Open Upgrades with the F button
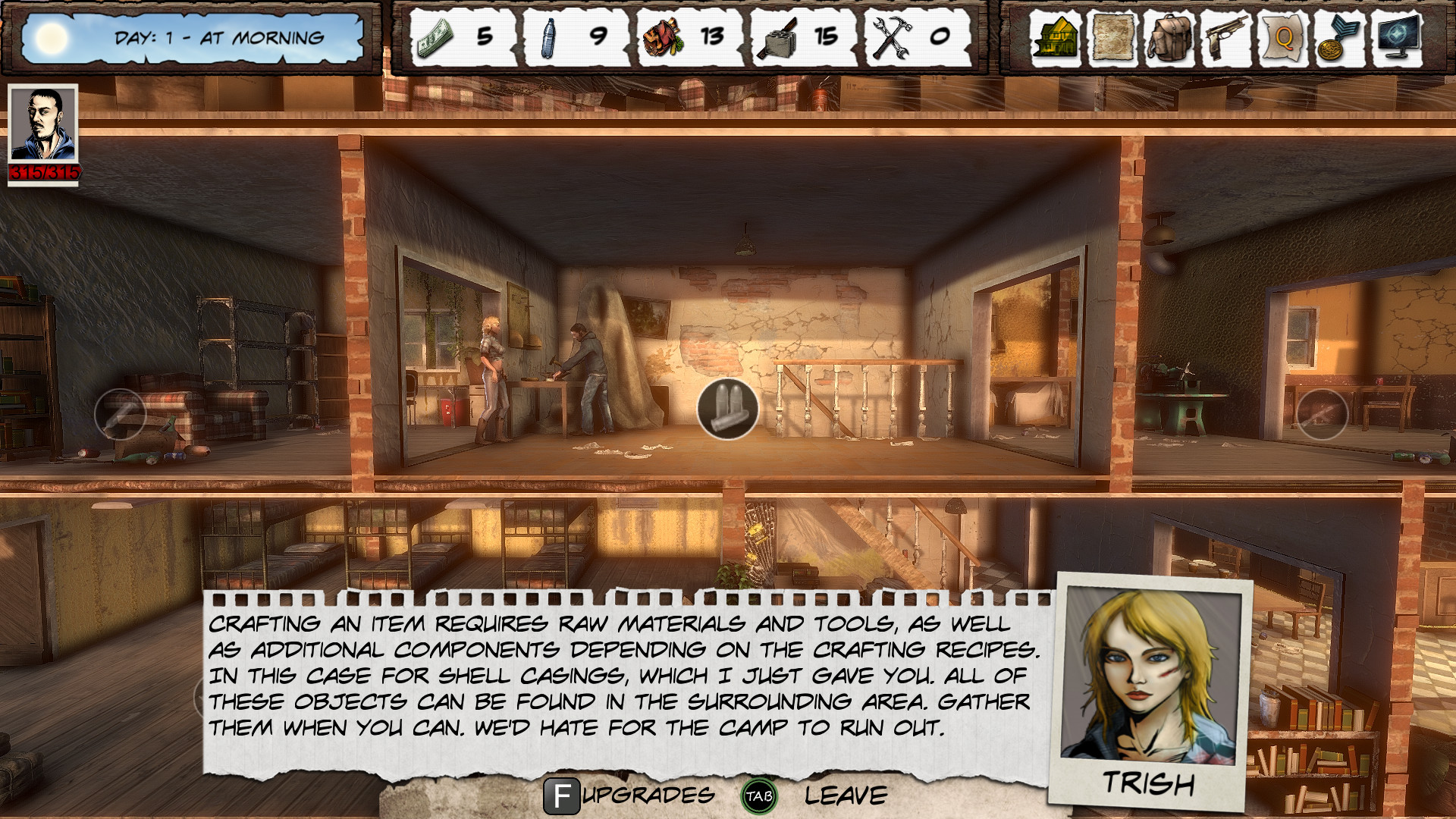The image size is (1456, 819). 562,796
